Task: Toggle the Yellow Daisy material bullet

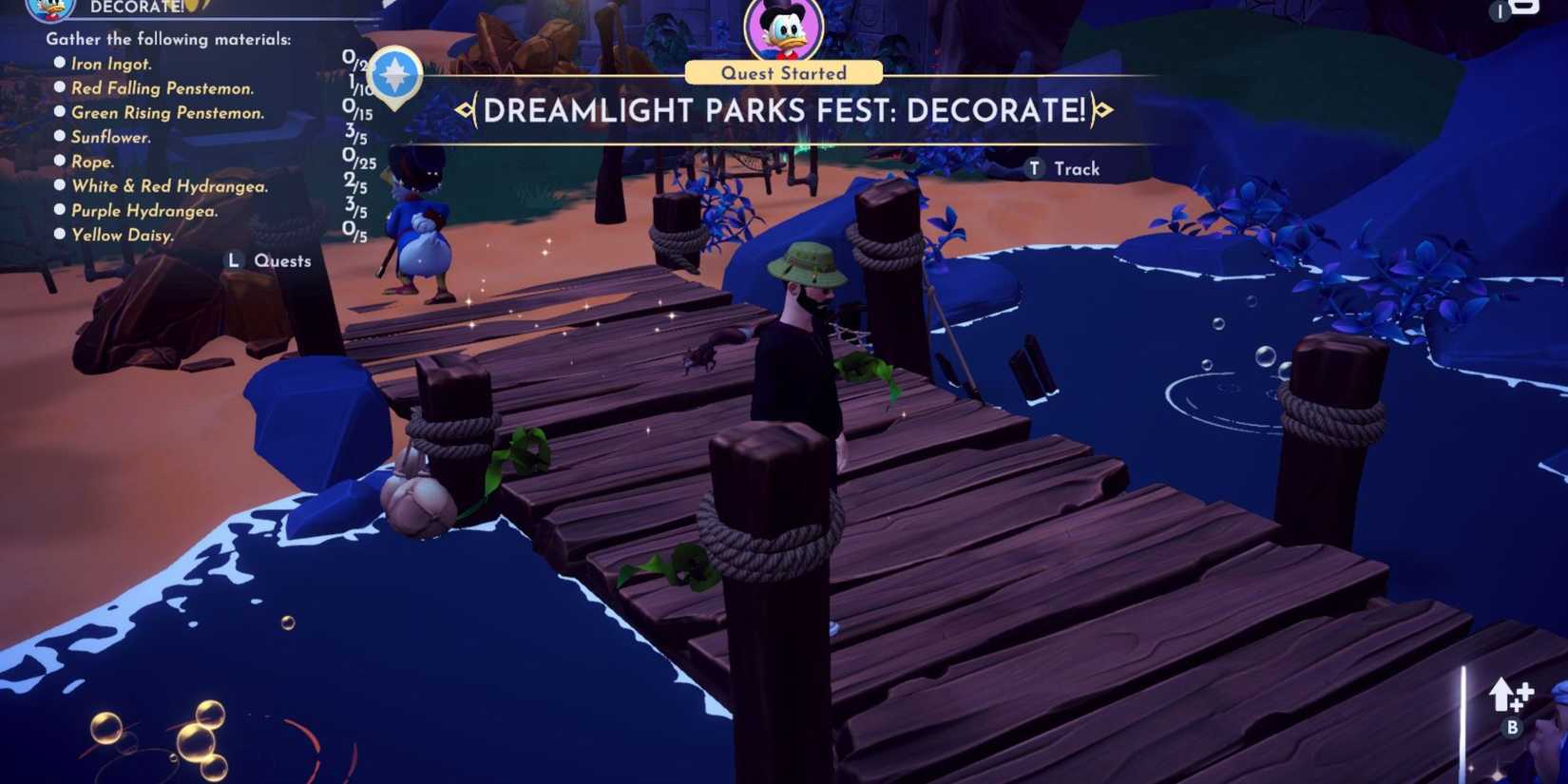Action: pyautogui.click(x=61, y=235)
